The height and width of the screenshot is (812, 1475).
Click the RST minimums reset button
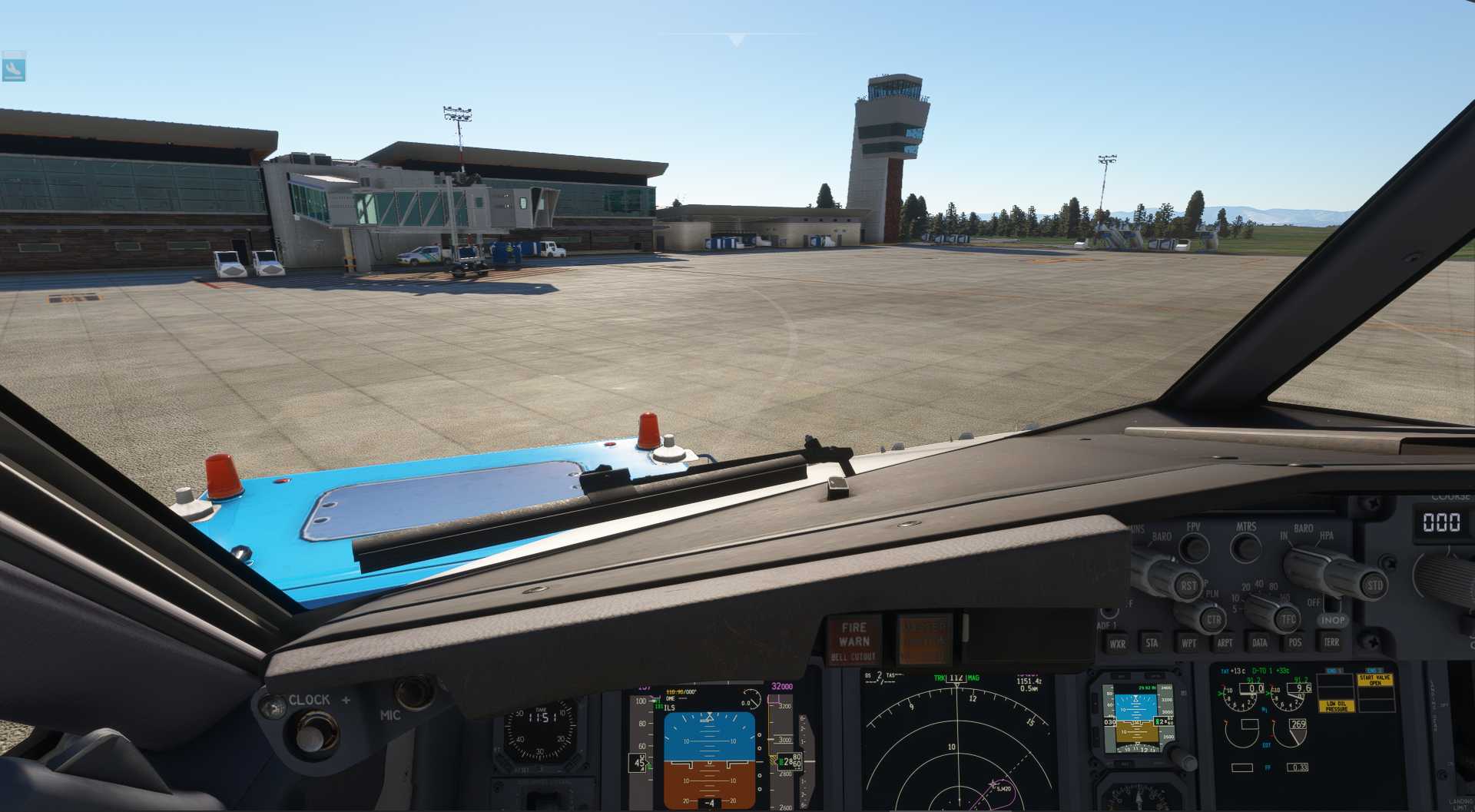point(1188,586)
